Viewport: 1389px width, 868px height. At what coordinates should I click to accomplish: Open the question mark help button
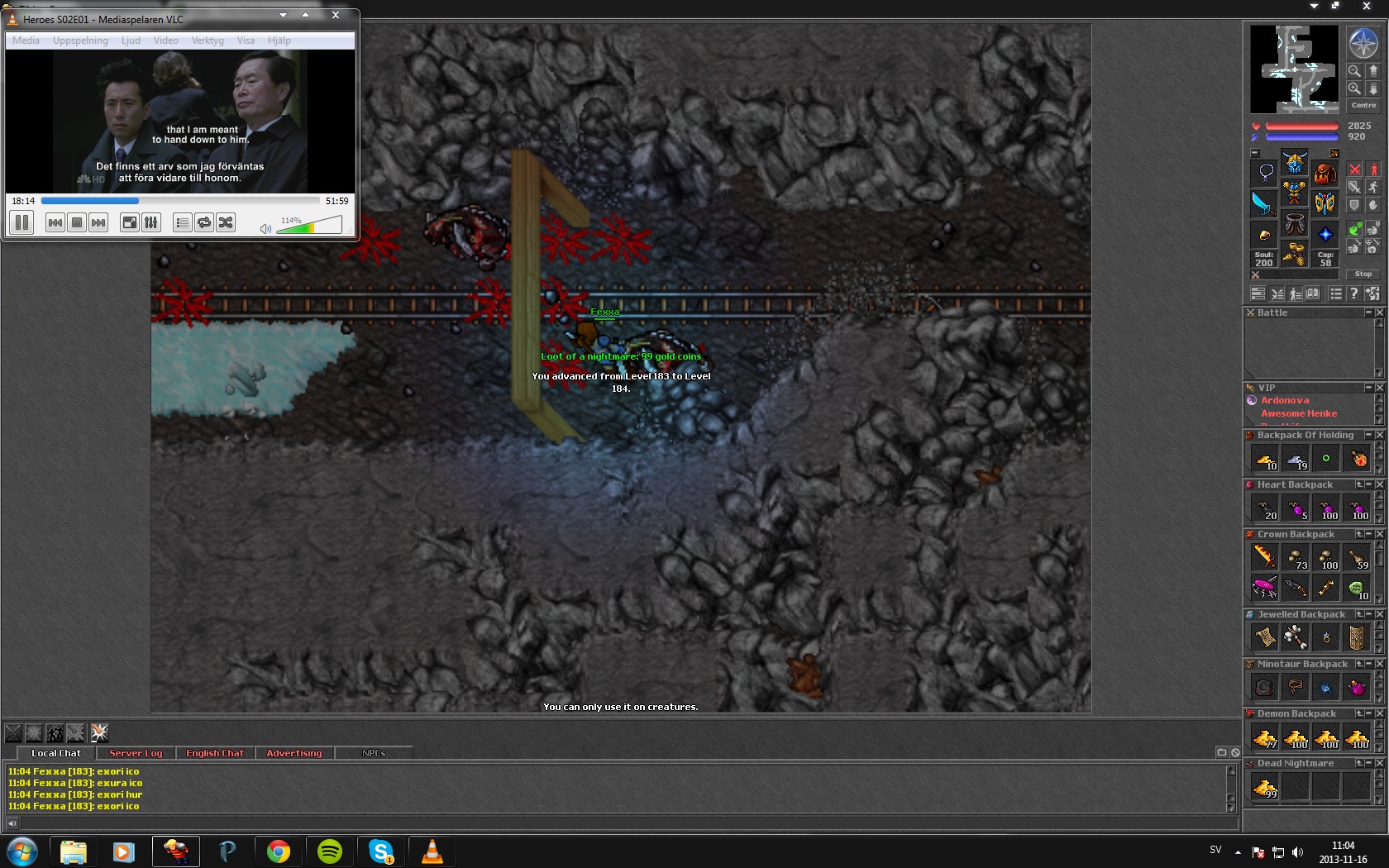click(1353, 293)
